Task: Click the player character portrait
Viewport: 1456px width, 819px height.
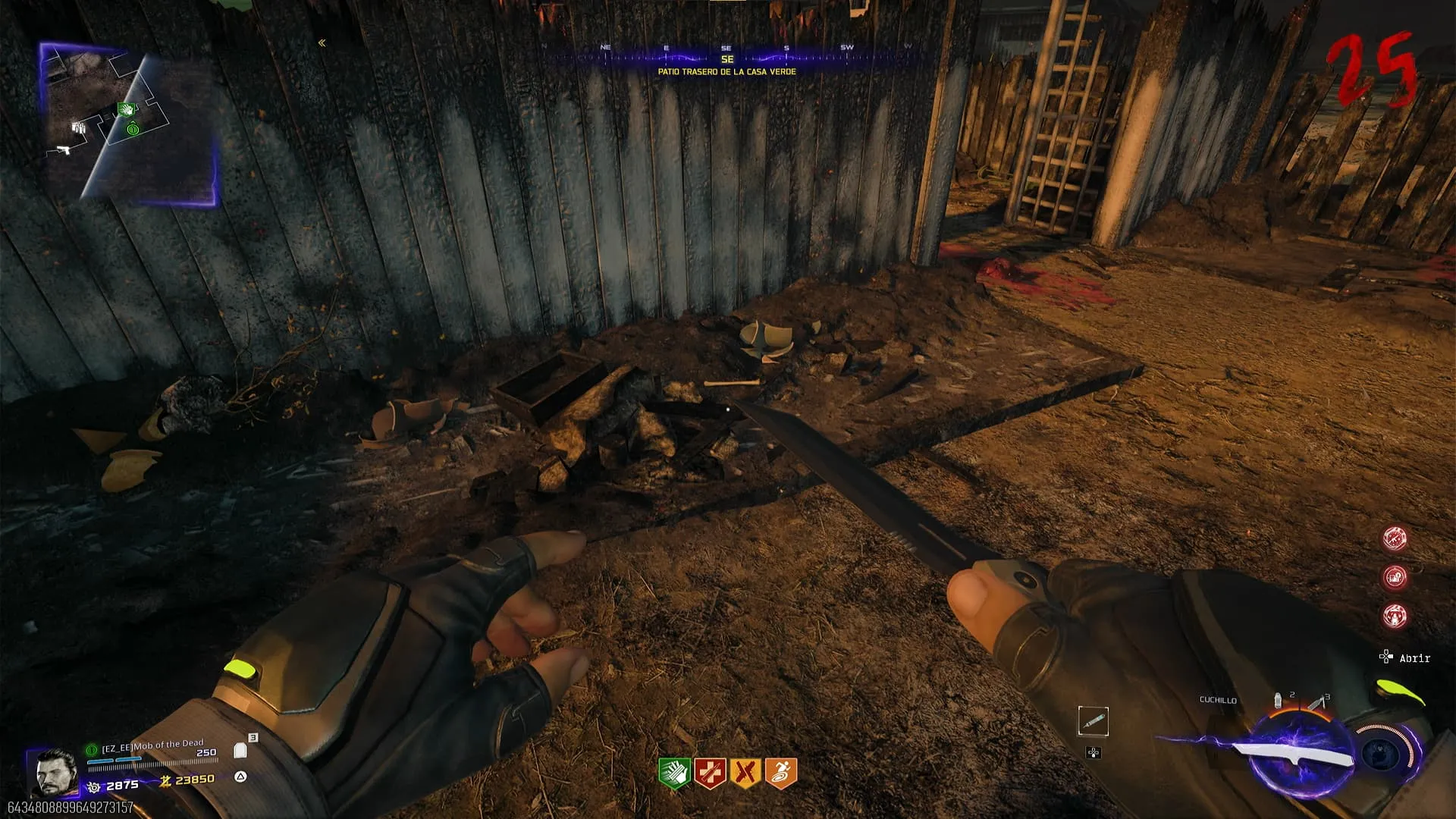Action: (55, 772)
